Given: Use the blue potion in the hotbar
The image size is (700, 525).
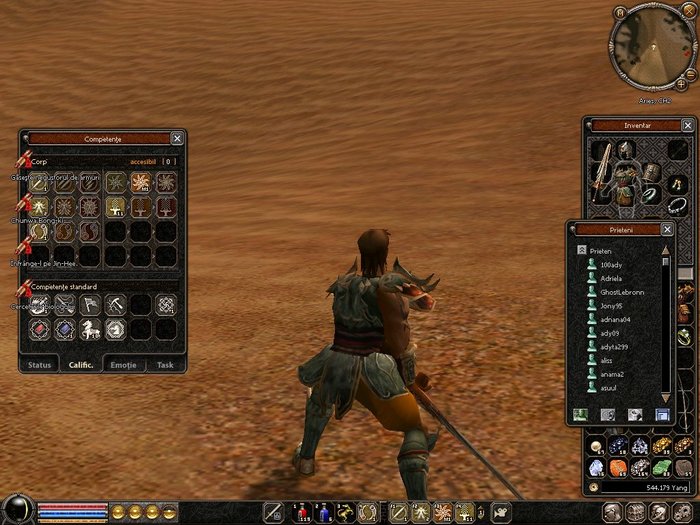Looking at the screenshot, I should tap(323, 513).
